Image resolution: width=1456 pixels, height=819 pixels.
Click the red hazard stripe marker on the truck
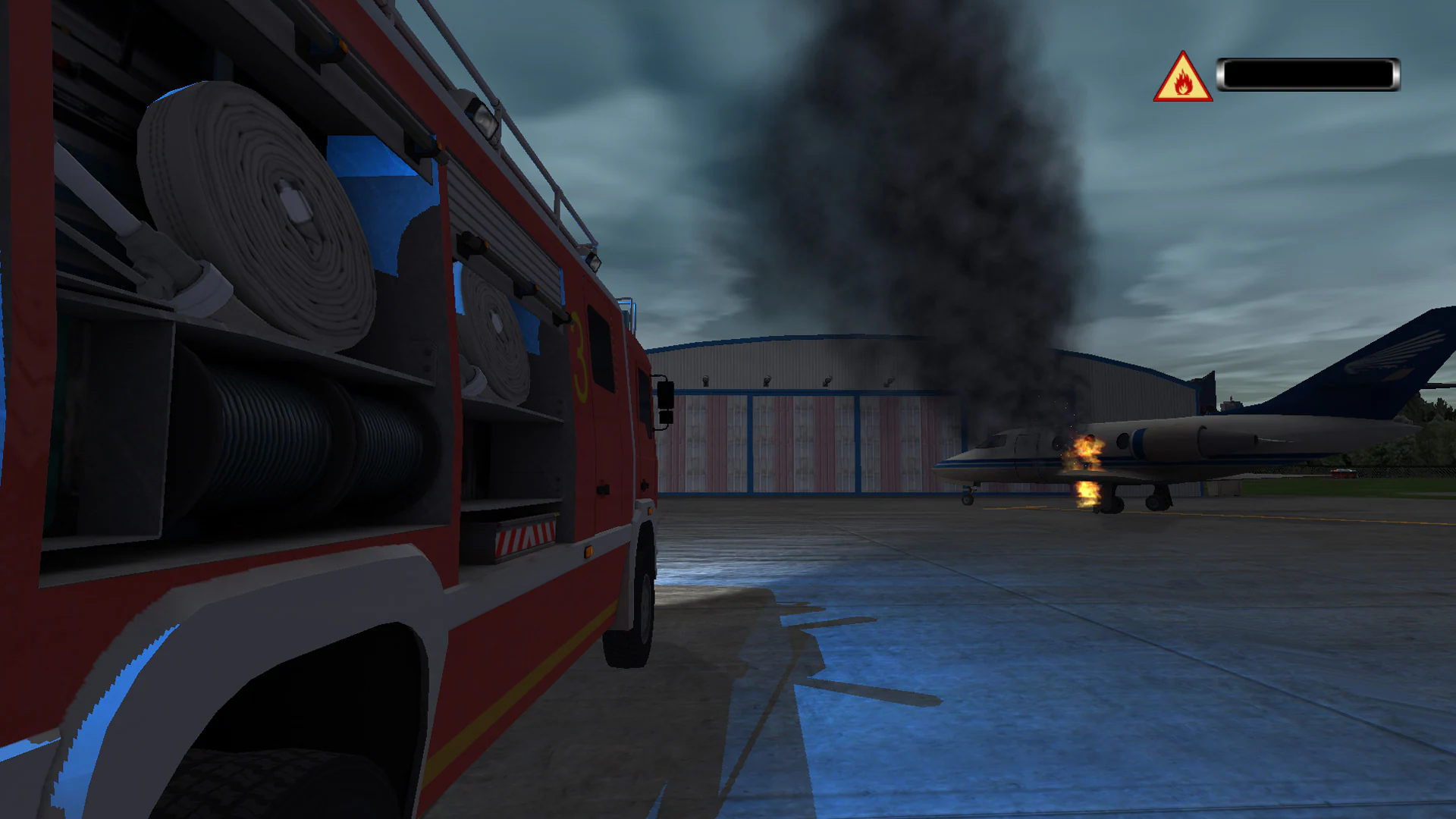523,536
